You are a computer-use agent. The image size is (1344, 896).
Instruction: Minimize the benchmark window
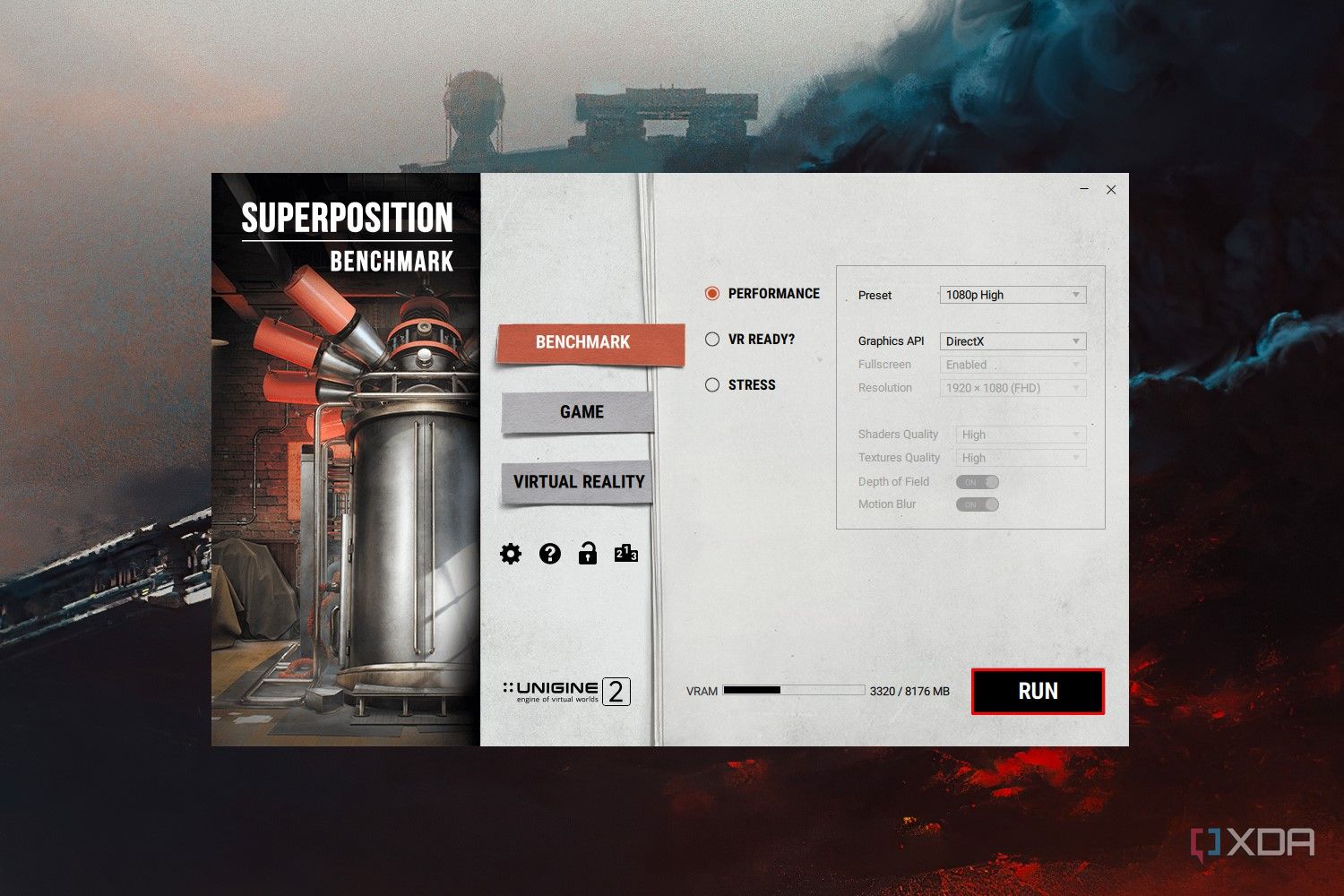coord(1084,190)
